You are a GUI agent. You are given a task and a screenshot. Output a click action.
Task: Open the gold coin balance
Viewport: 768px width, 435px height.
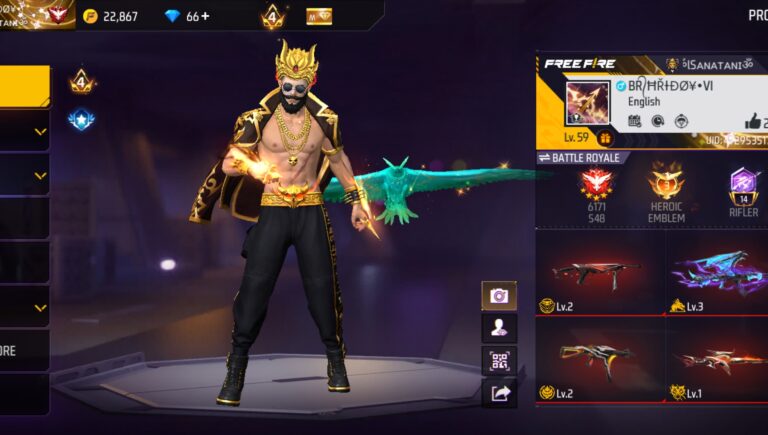tap(111, 16)
